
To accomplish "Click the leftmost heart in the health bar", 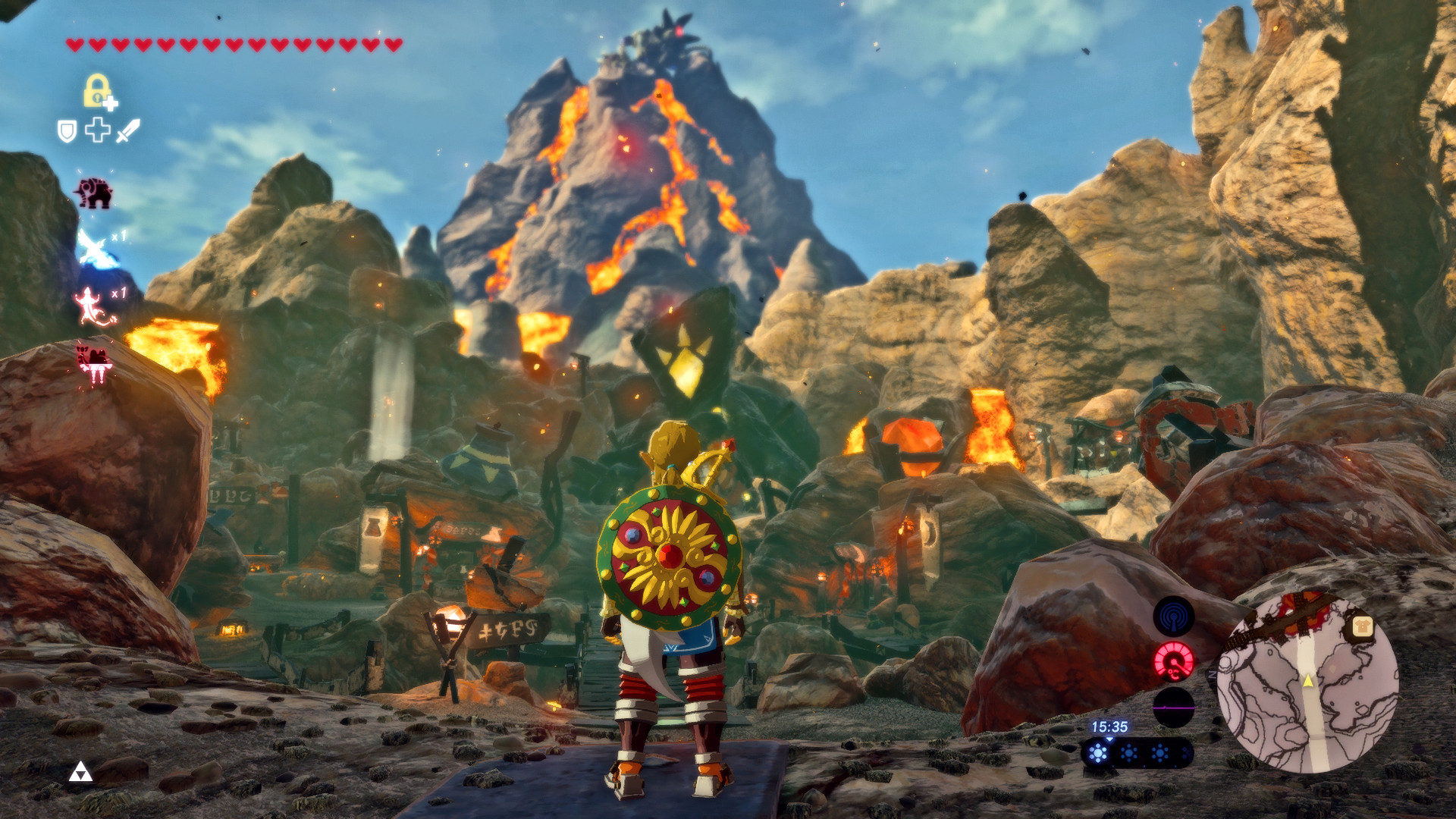I will 75,45.
